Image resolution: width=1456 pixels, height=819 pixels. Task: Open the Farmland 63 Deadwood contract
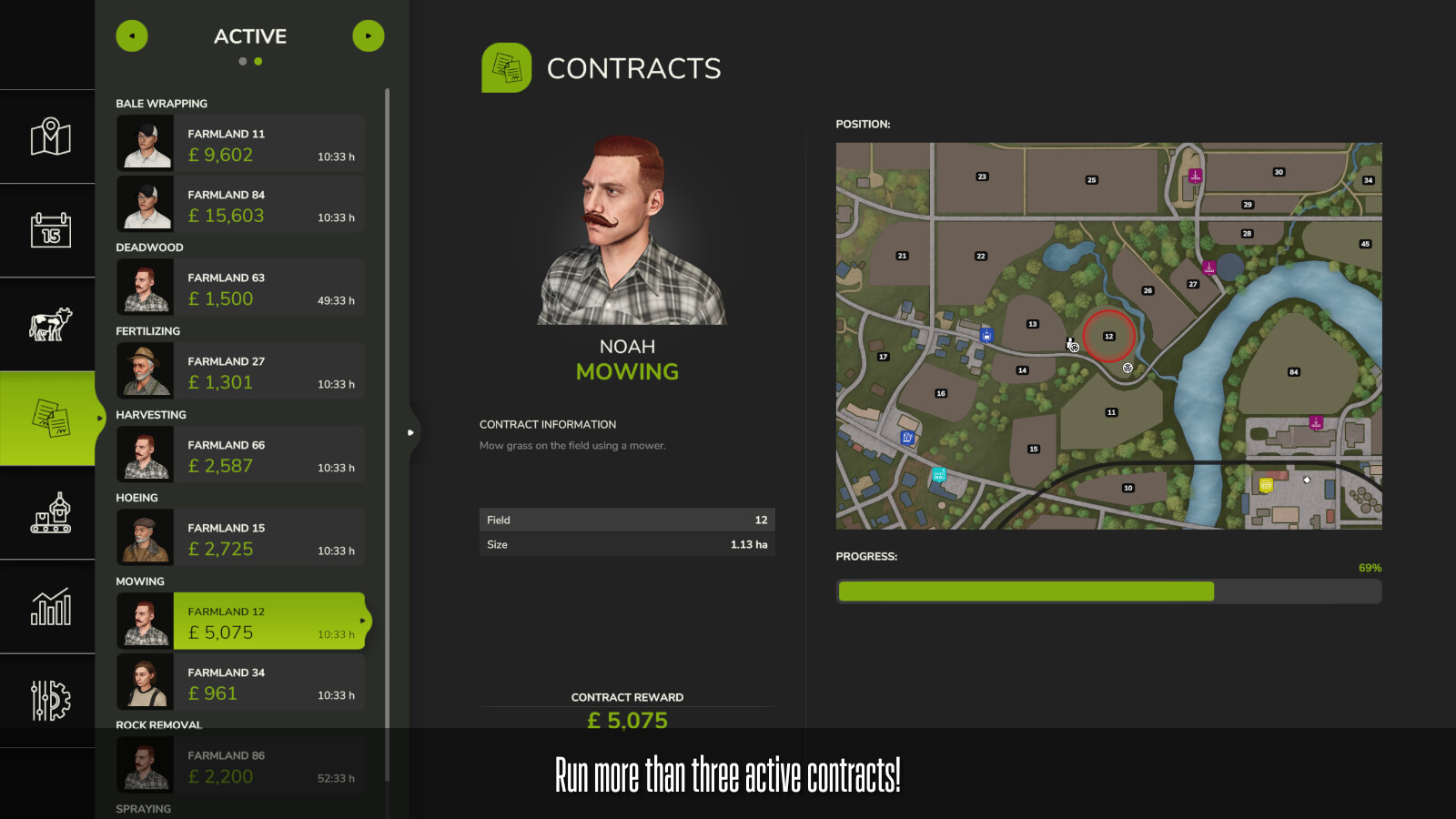tap(239, 288)
